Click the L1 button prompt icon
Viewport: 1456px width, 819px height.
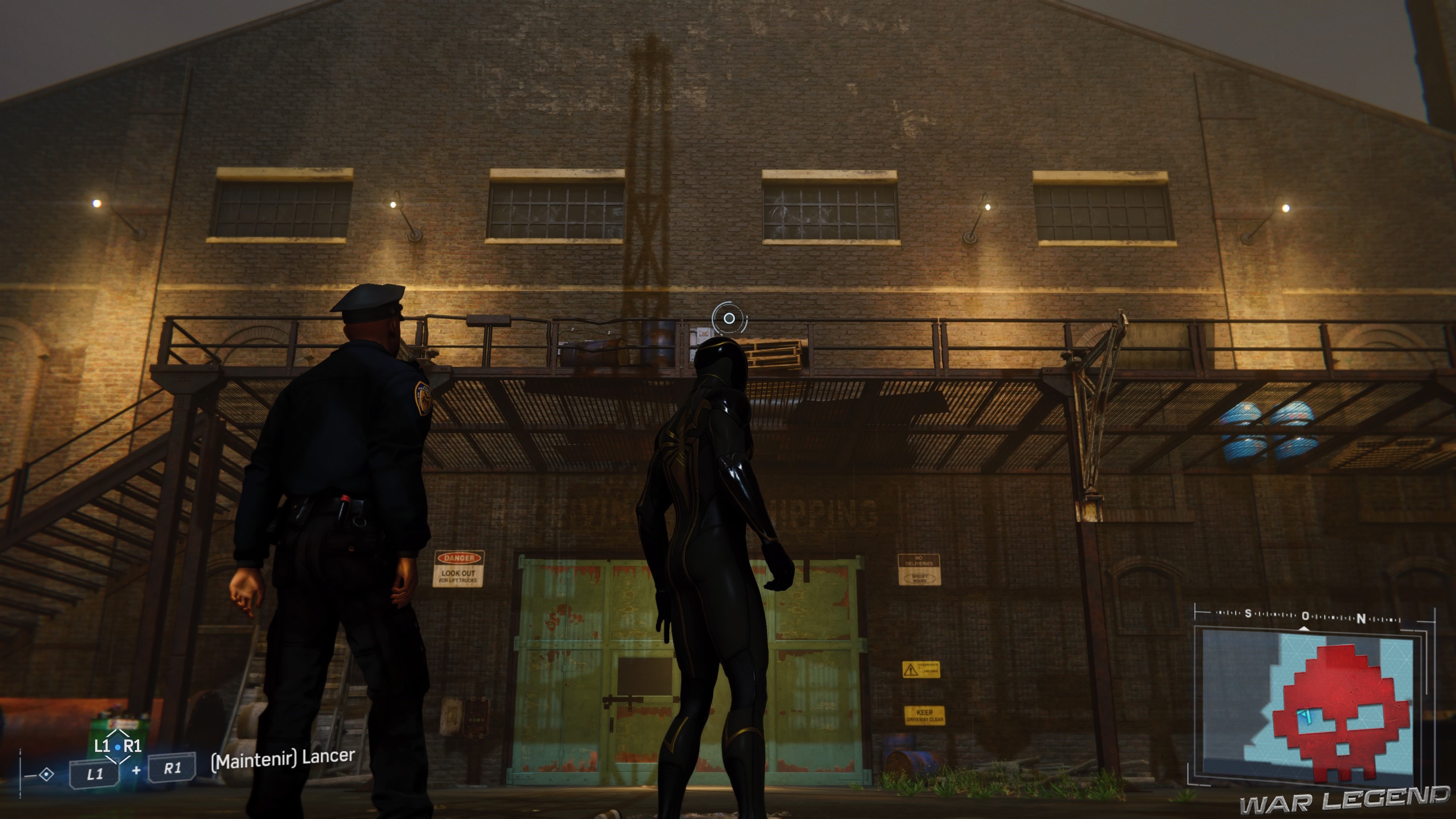pyautogui.click(x=95, y=775)
